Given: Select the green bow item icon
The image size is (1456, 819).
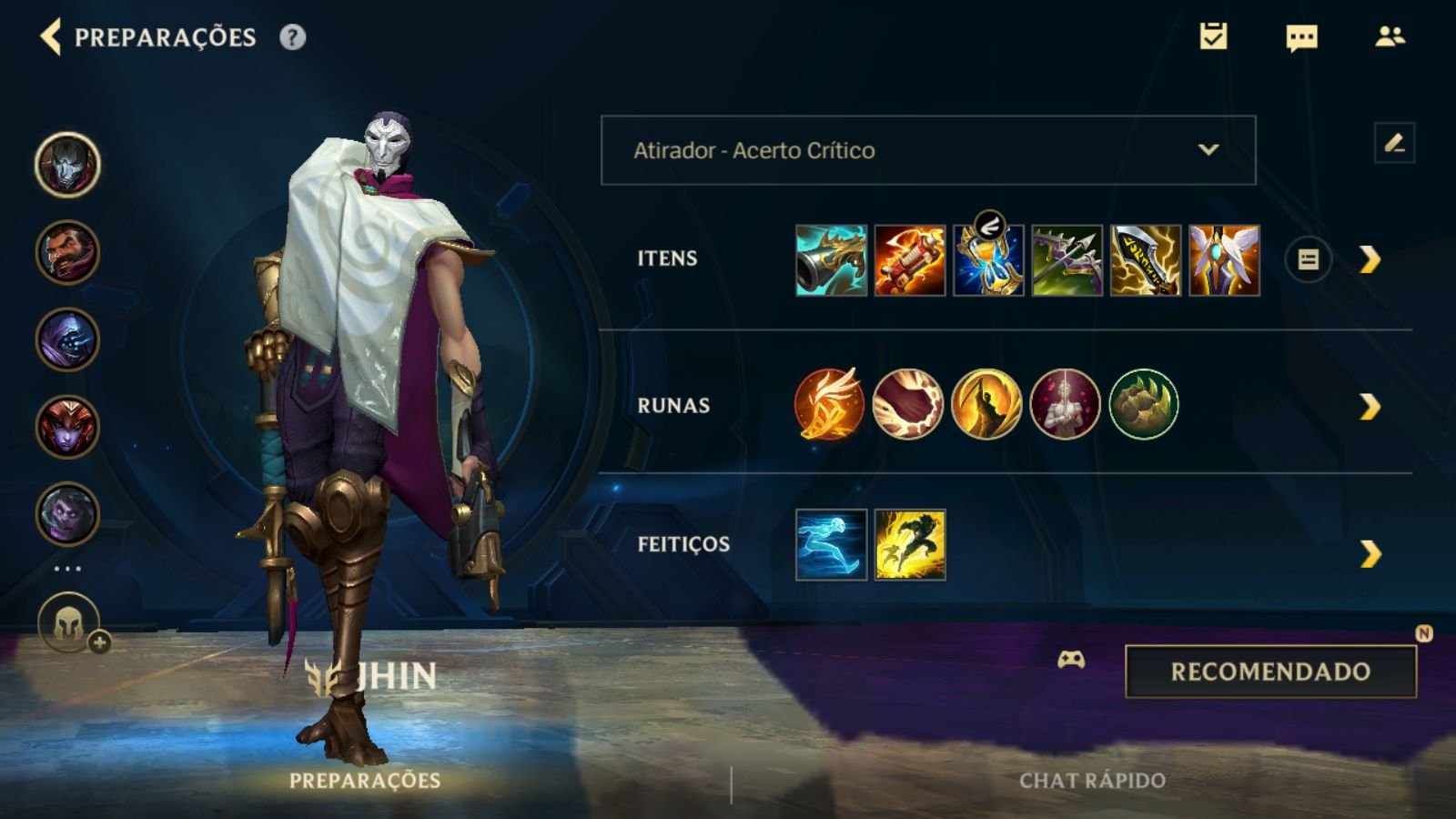Looking at the screenshot, I should 1067,260.
